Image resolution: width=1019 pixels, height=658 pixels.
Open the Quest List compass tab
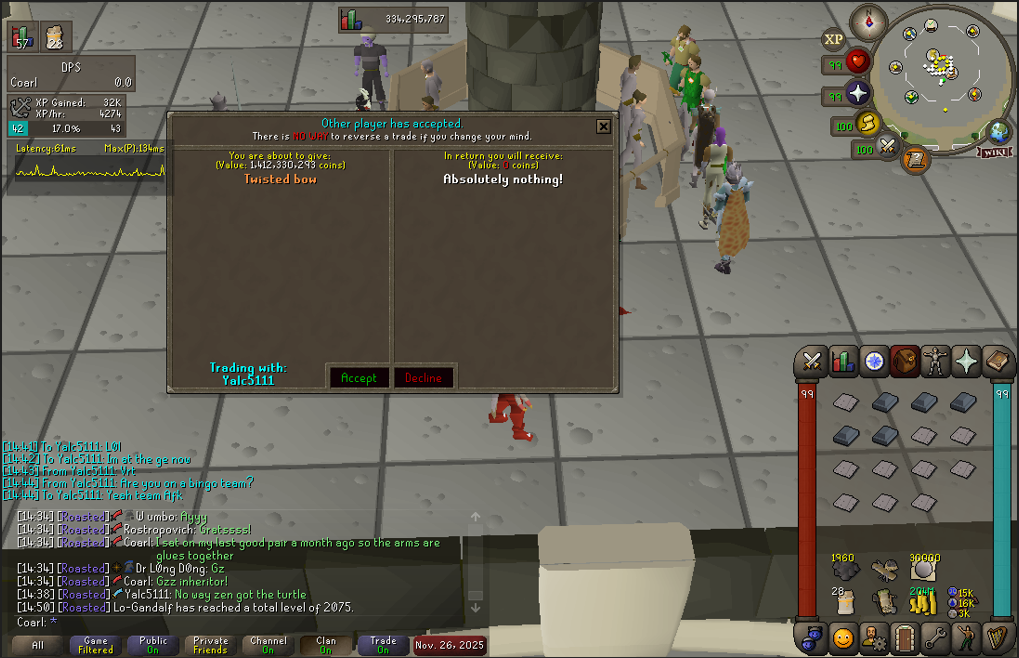(874, 361)
